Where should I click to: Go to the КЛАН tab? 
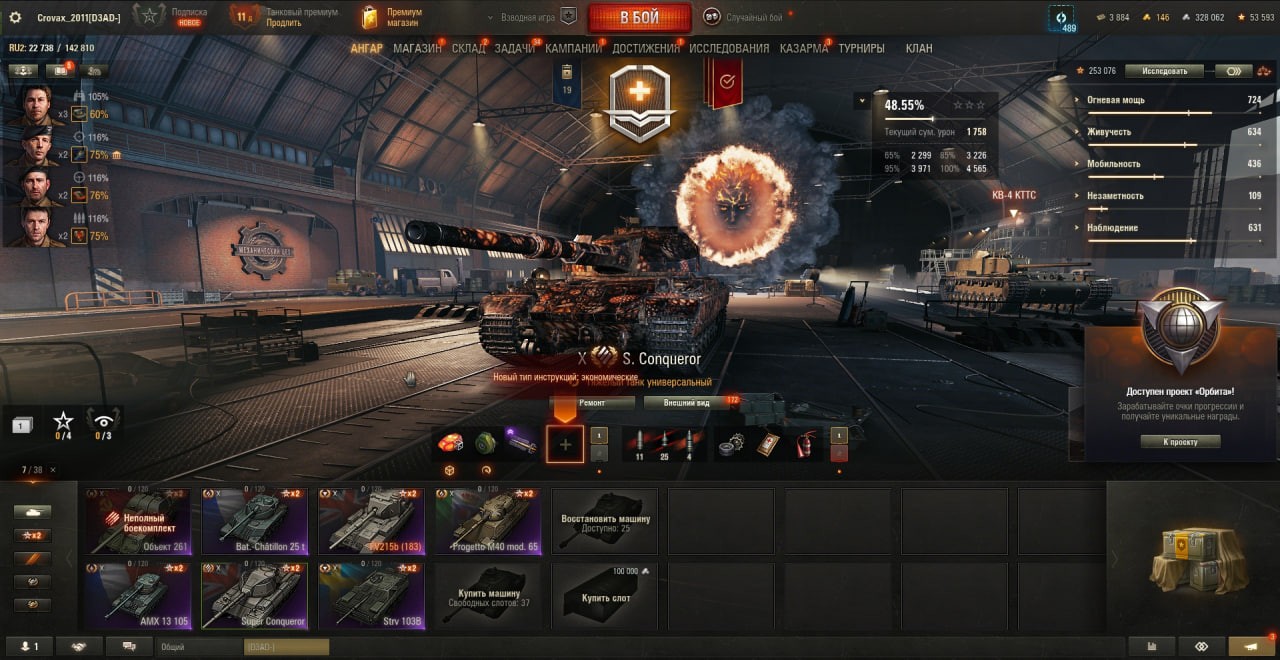918,48
